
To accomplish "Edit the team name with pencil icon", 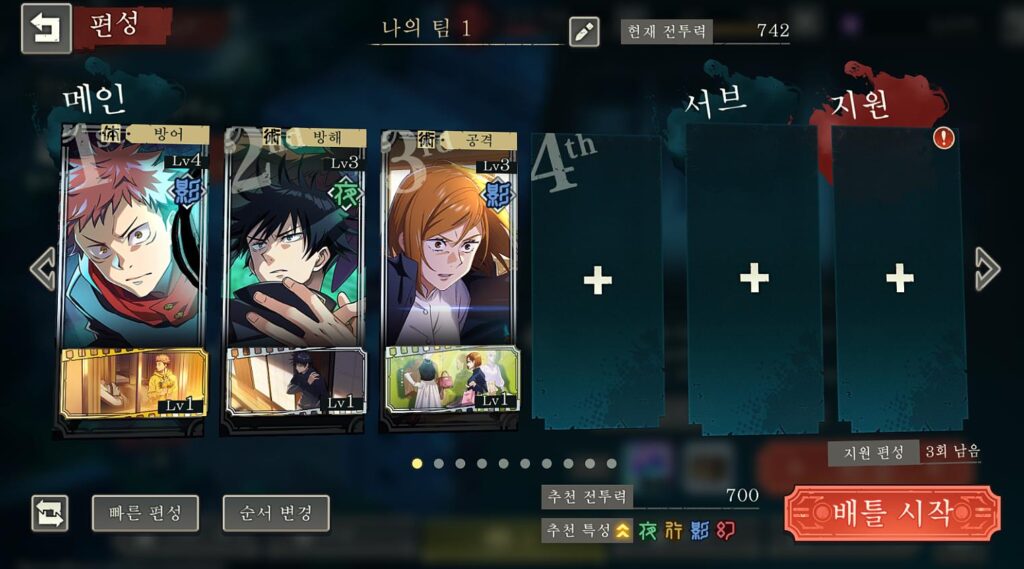I will [x=584, y=32].
